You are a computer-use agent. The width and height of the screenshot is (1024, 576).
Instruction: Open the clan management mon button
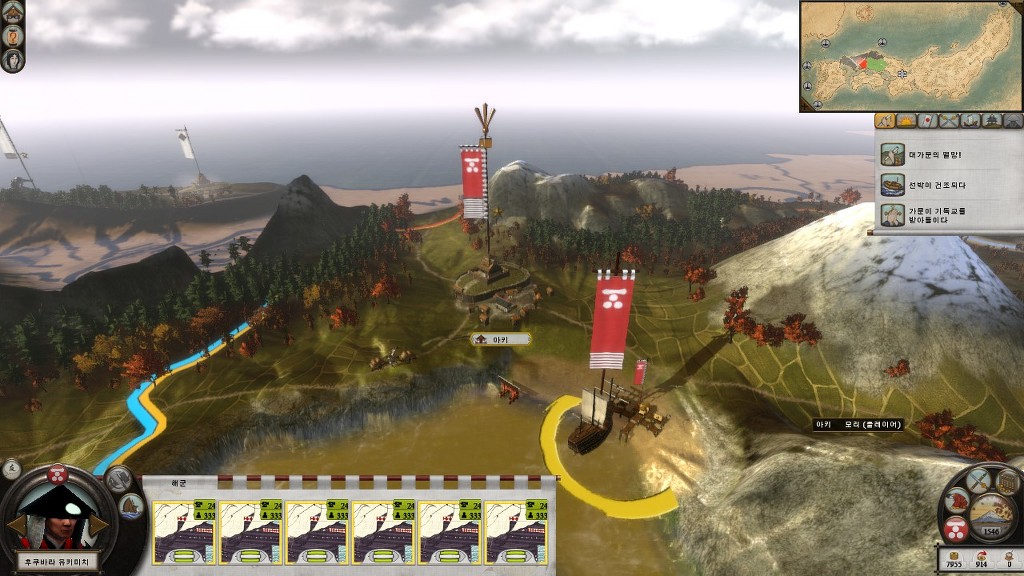point(956,528)
